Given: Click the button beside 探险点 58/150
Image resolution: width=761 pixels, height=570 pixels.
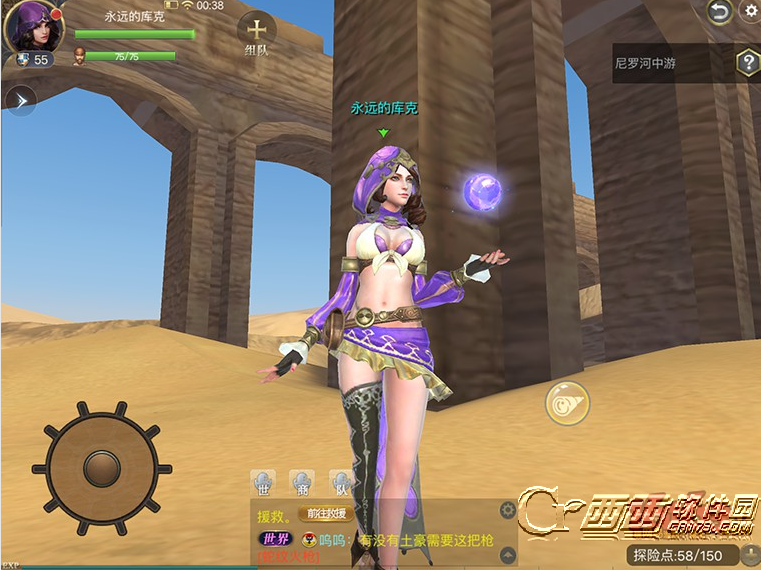Looking at the screenshot, I should [748, 555].
